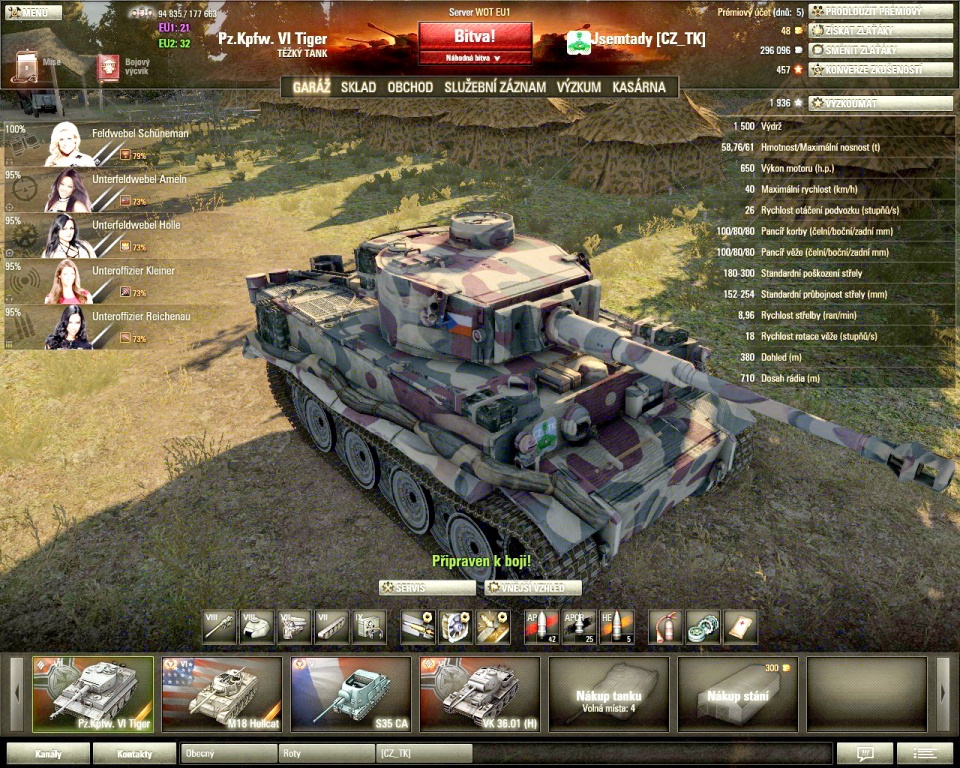Start battle with the red Bitva! button

click(475, 36)
